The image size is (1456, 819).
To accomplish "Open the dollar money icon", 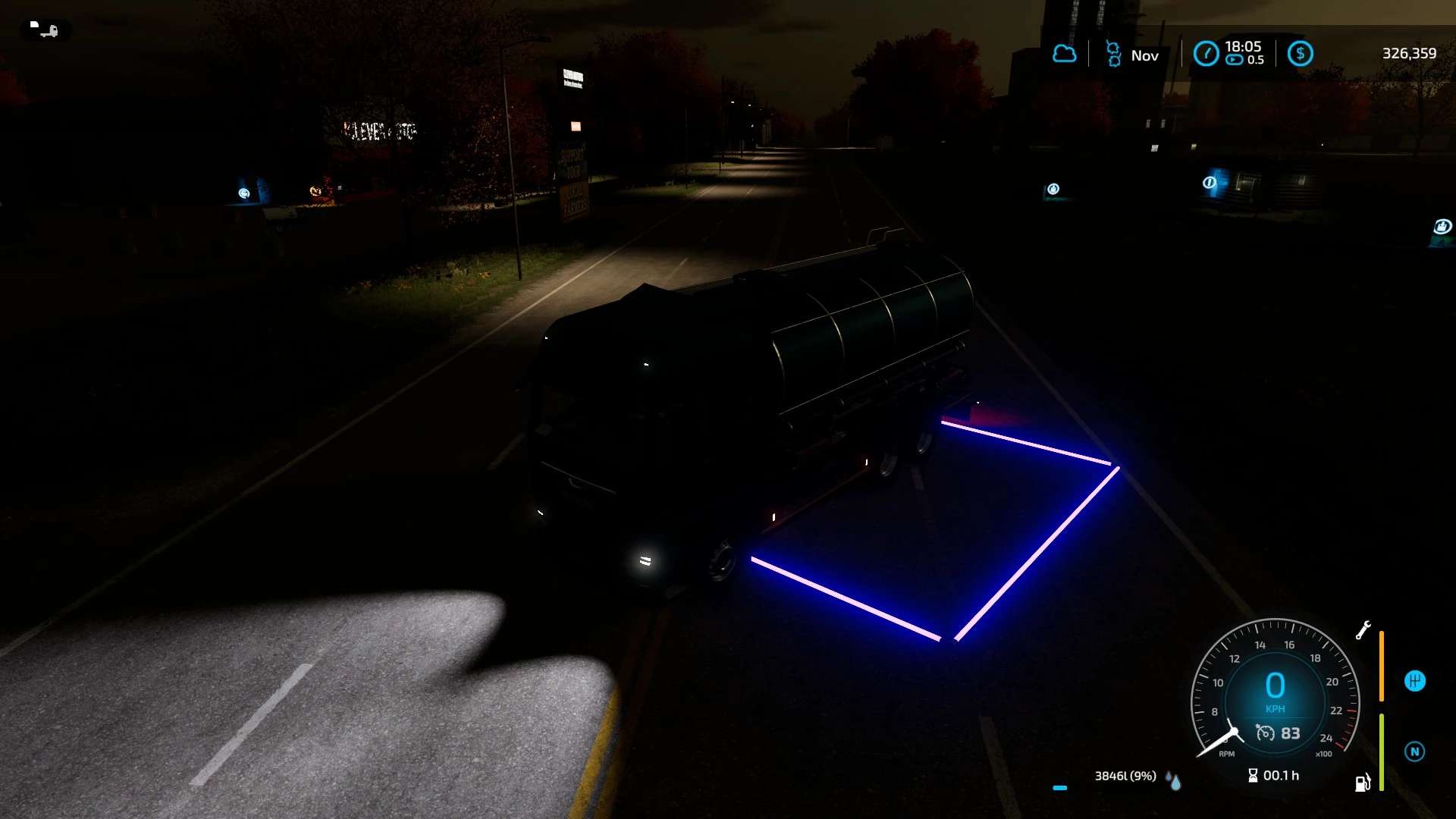I will (x=1300, y=54).
